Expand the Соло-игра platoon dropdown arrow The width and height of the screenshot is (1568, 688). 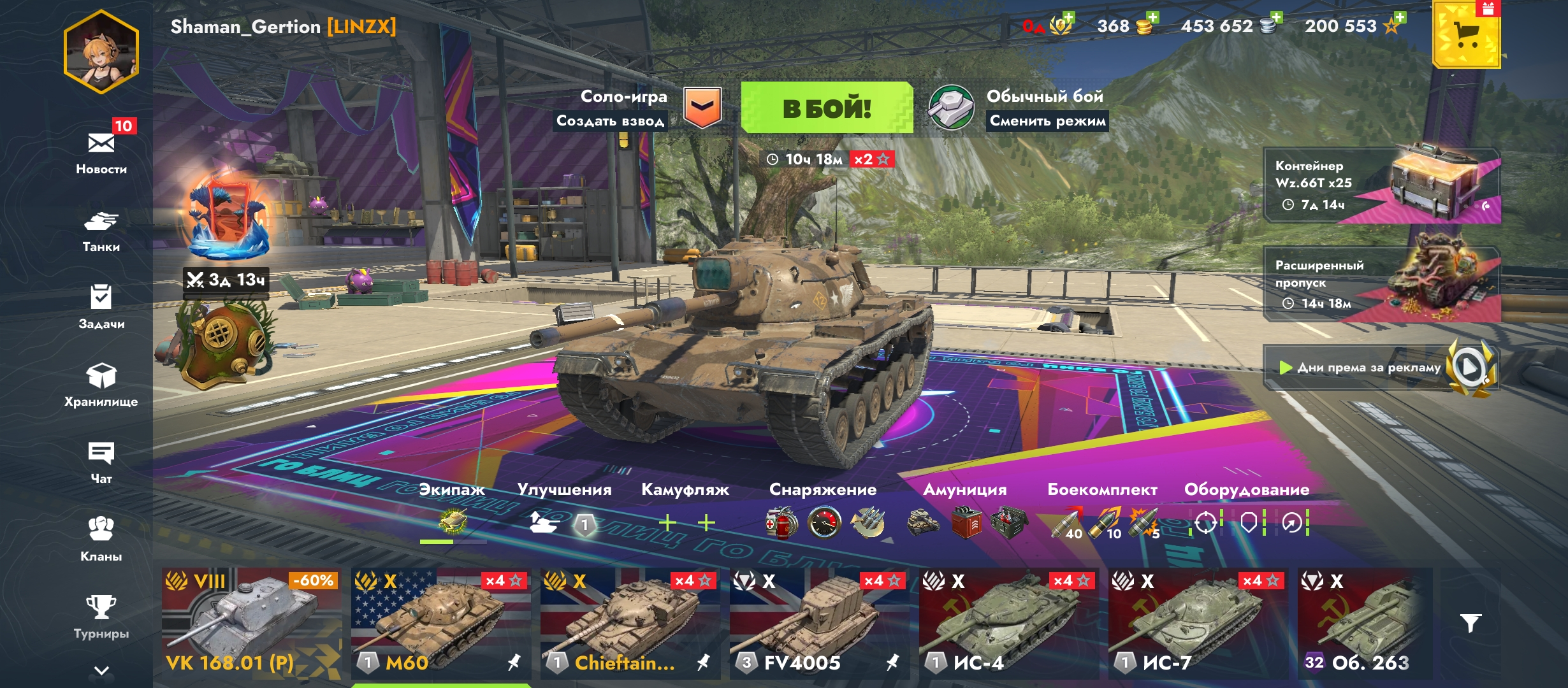click(702, 107)
